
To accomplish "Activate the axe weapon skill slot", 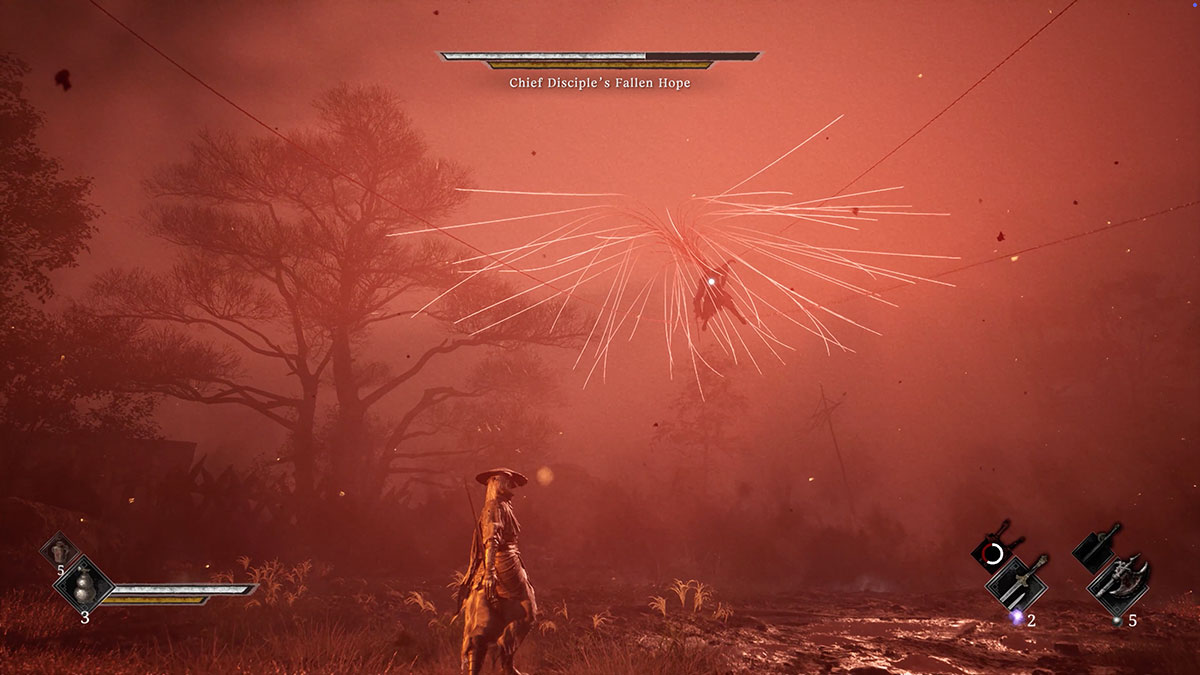I will click(1096, 547).
